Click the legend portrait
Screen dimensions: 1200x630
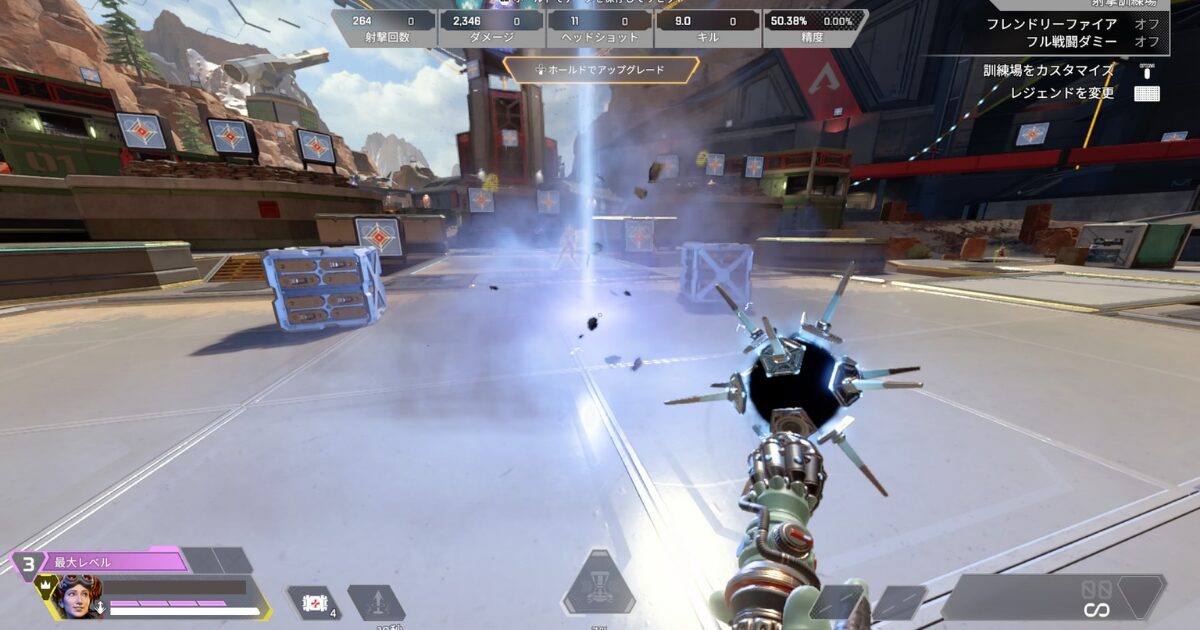click(77, 598)
